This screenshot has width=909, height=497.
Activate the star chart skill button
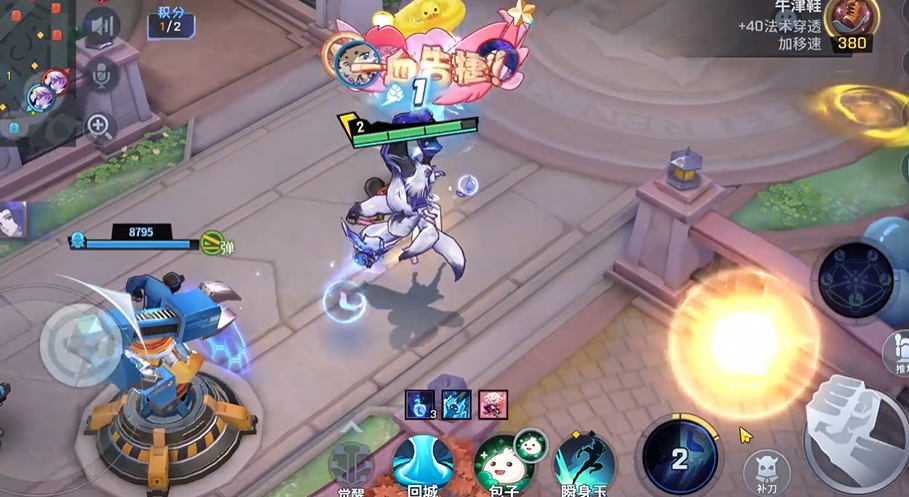856,281
